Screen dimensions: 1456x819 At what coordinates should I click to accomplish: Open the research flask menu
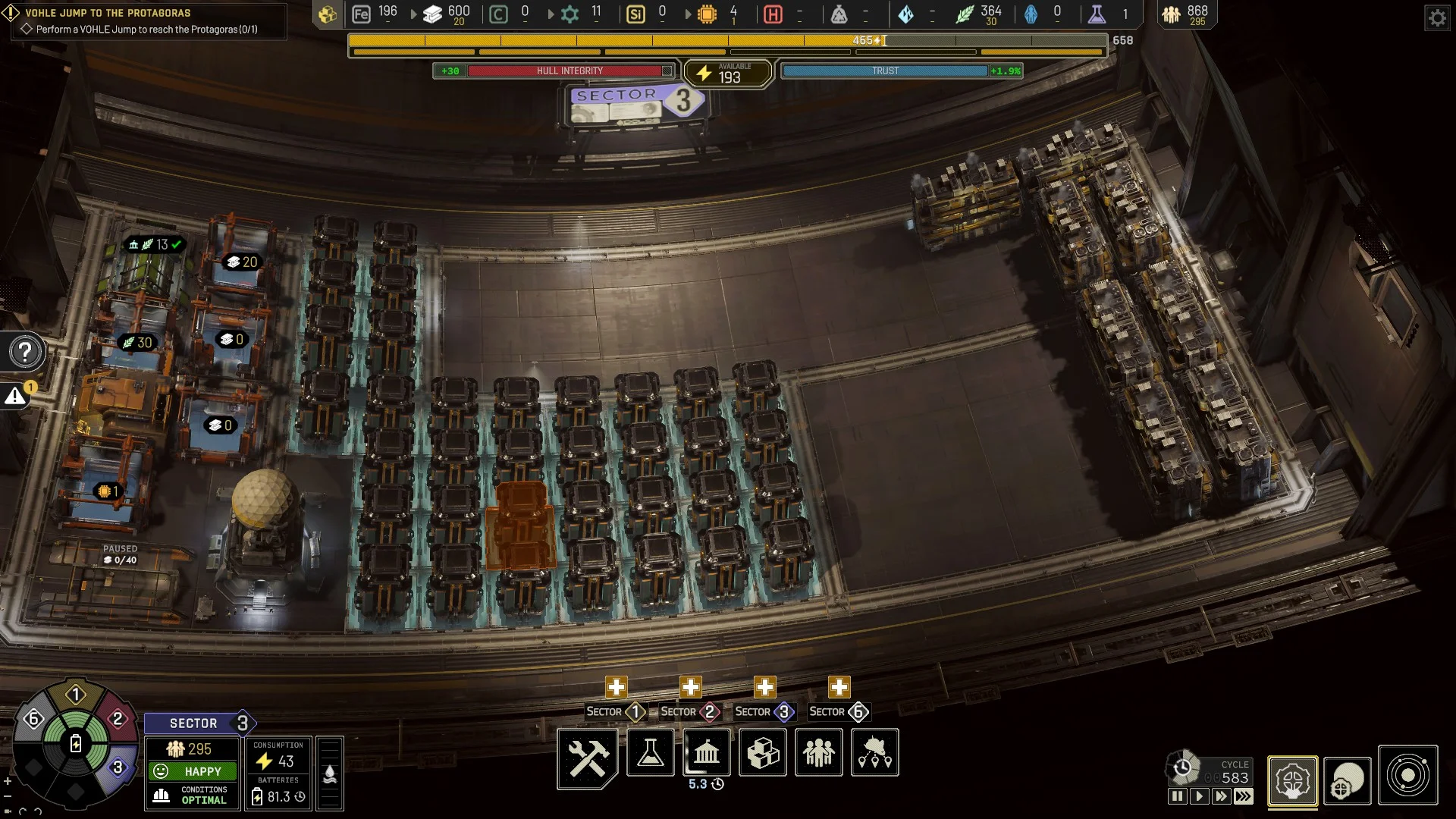click(650, 753)
